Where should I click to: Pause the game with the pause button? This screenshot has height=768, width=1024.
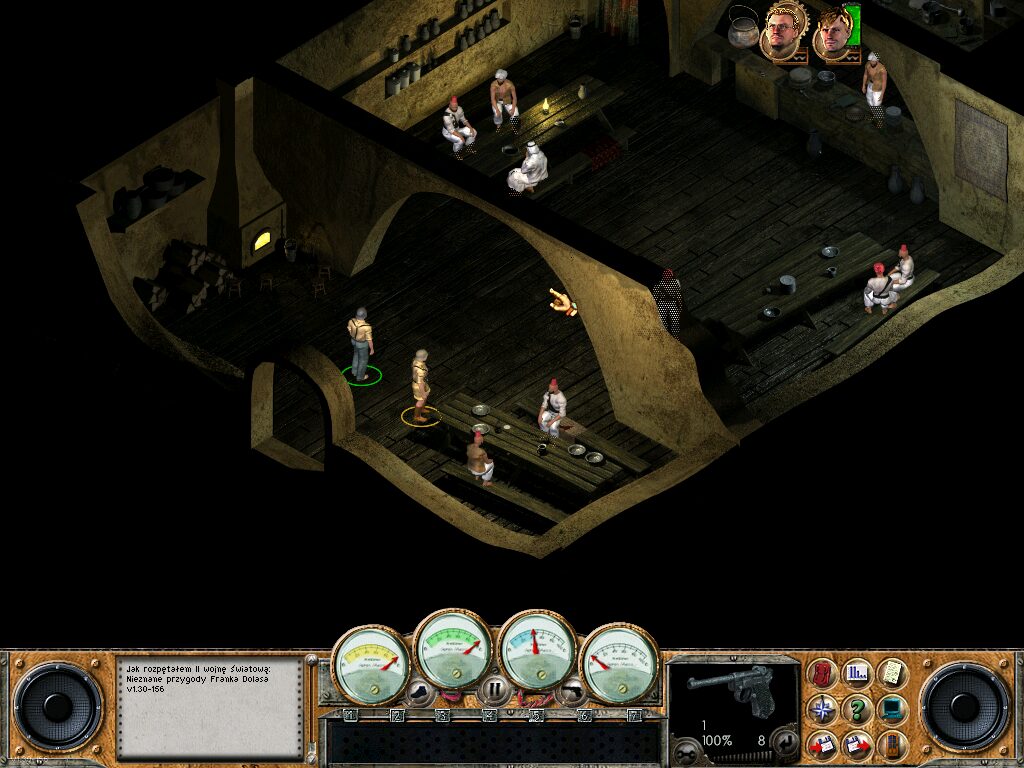tap(493, 689)
